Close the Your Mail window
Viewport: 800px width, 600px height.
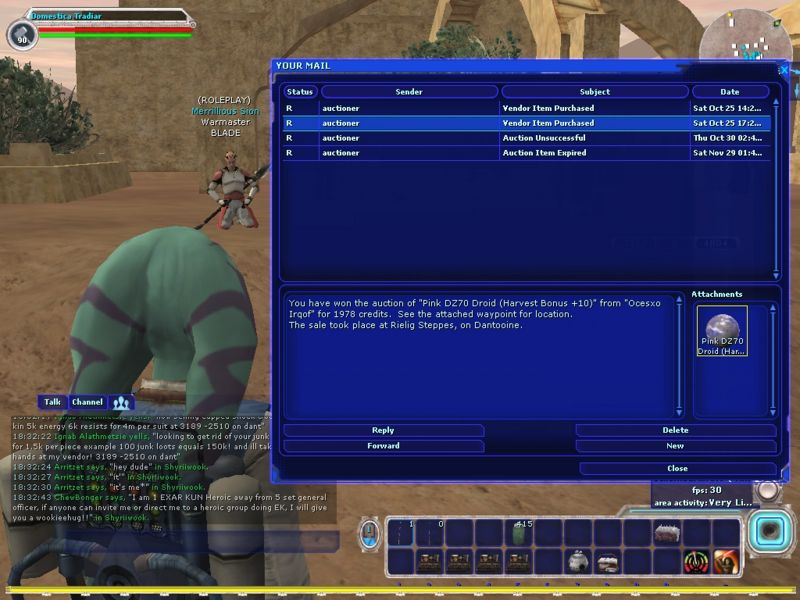click(677, 468)
